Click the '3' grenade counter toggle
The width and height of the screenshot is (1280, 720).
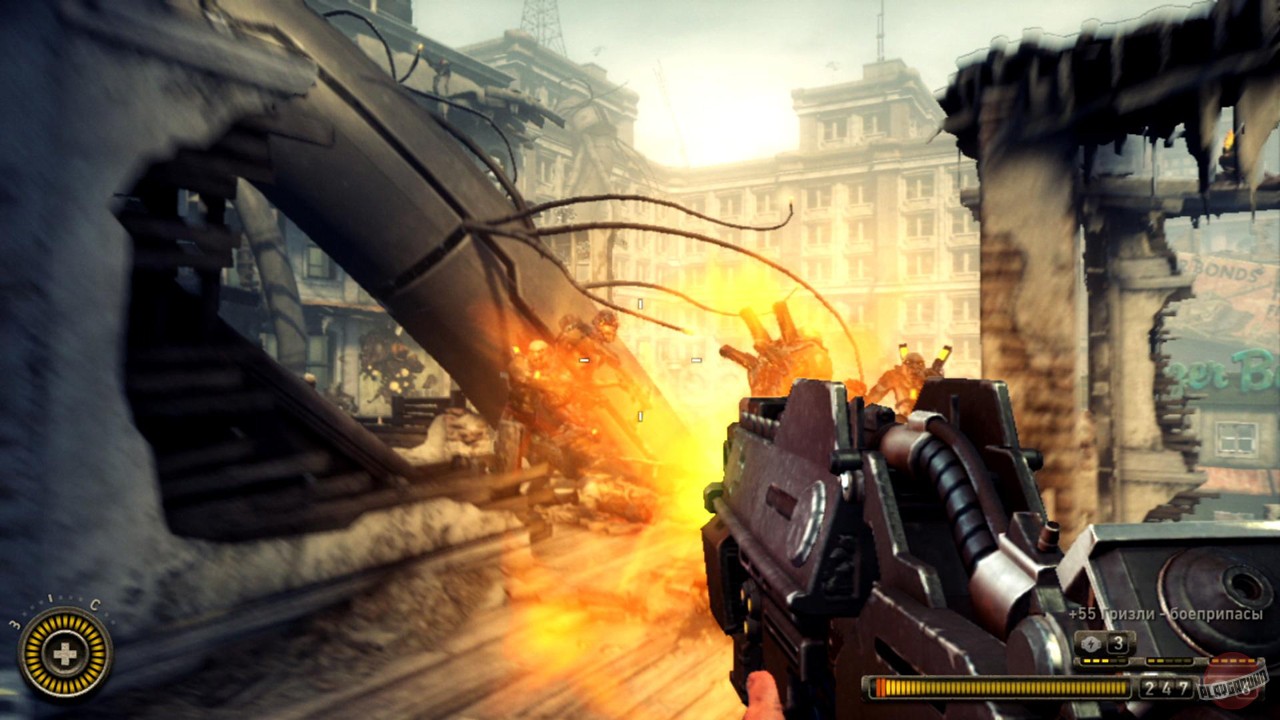pyautogui.click(x=1118, y=643)
